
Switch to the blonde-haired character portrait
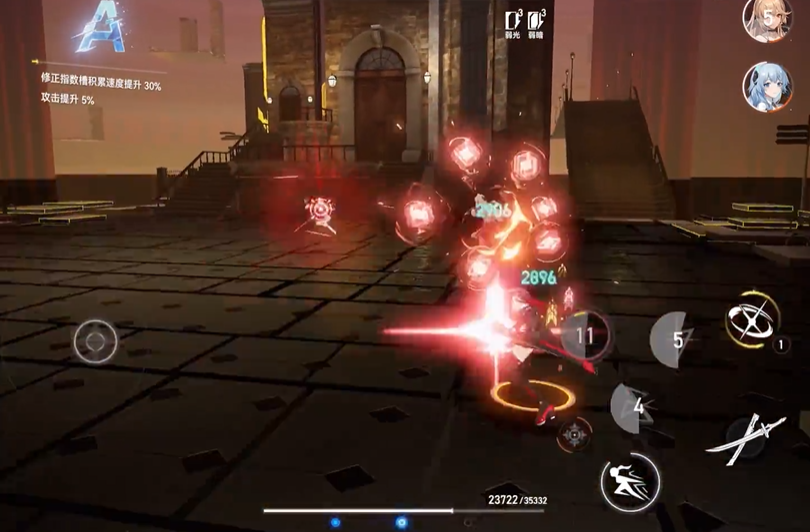tap(766, 19)
